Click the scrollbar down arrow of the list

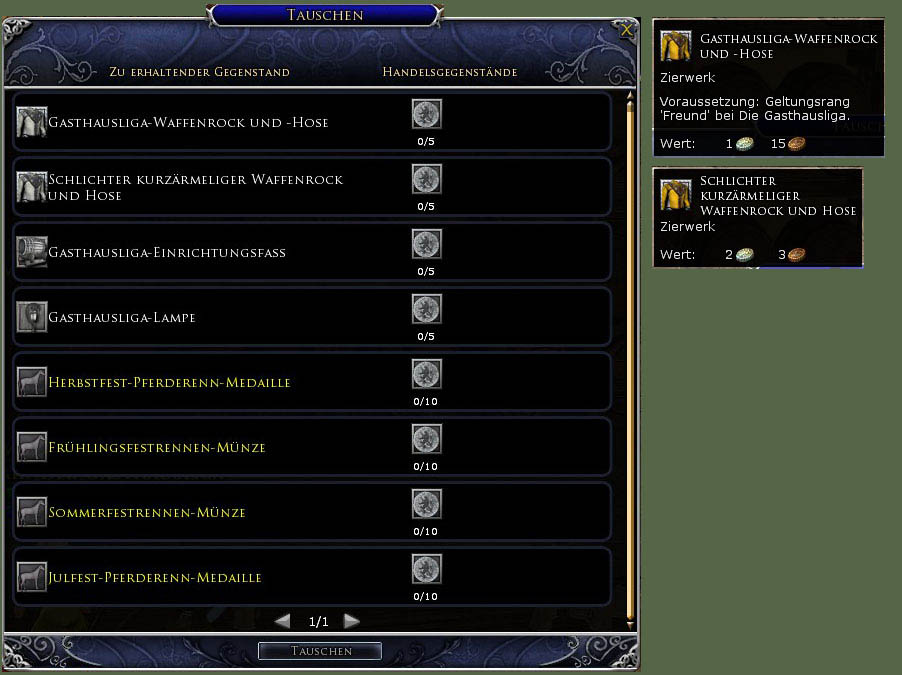(630, 624)
